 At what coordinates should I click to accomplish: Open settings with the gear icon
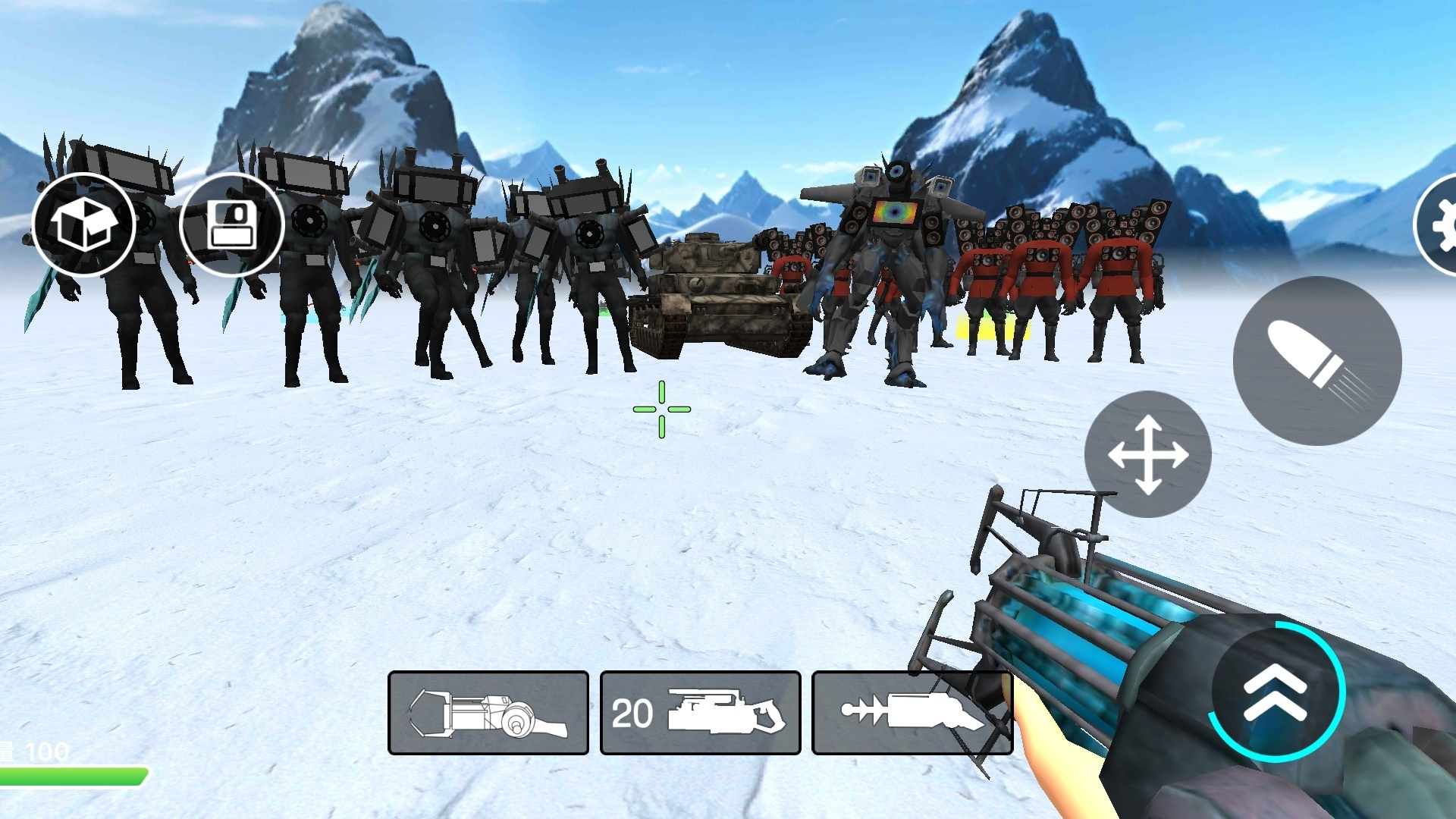(1439, 224)
